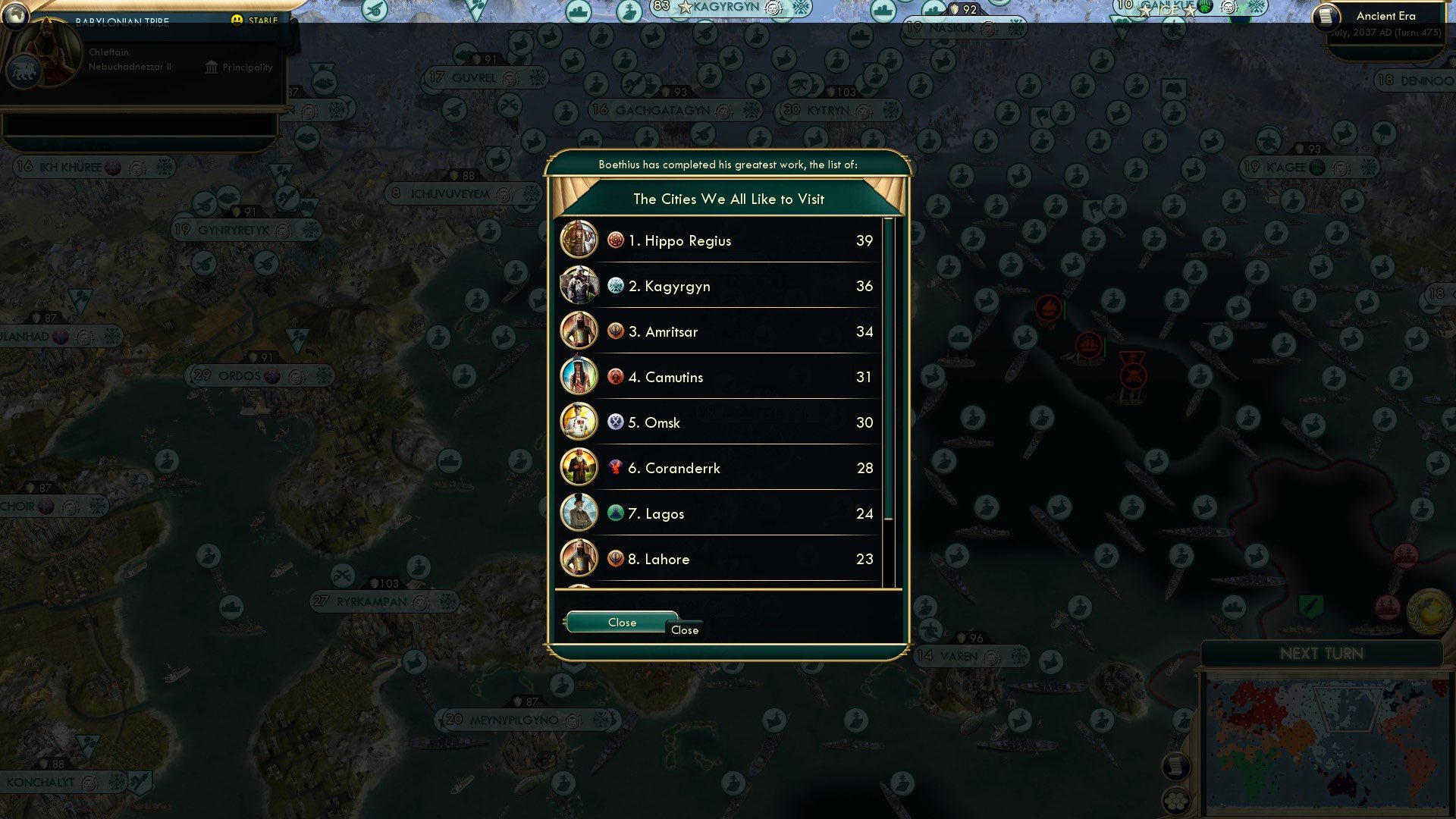
Task: Open the scroll icon by Ancient Era
Action: [1326, 16]
